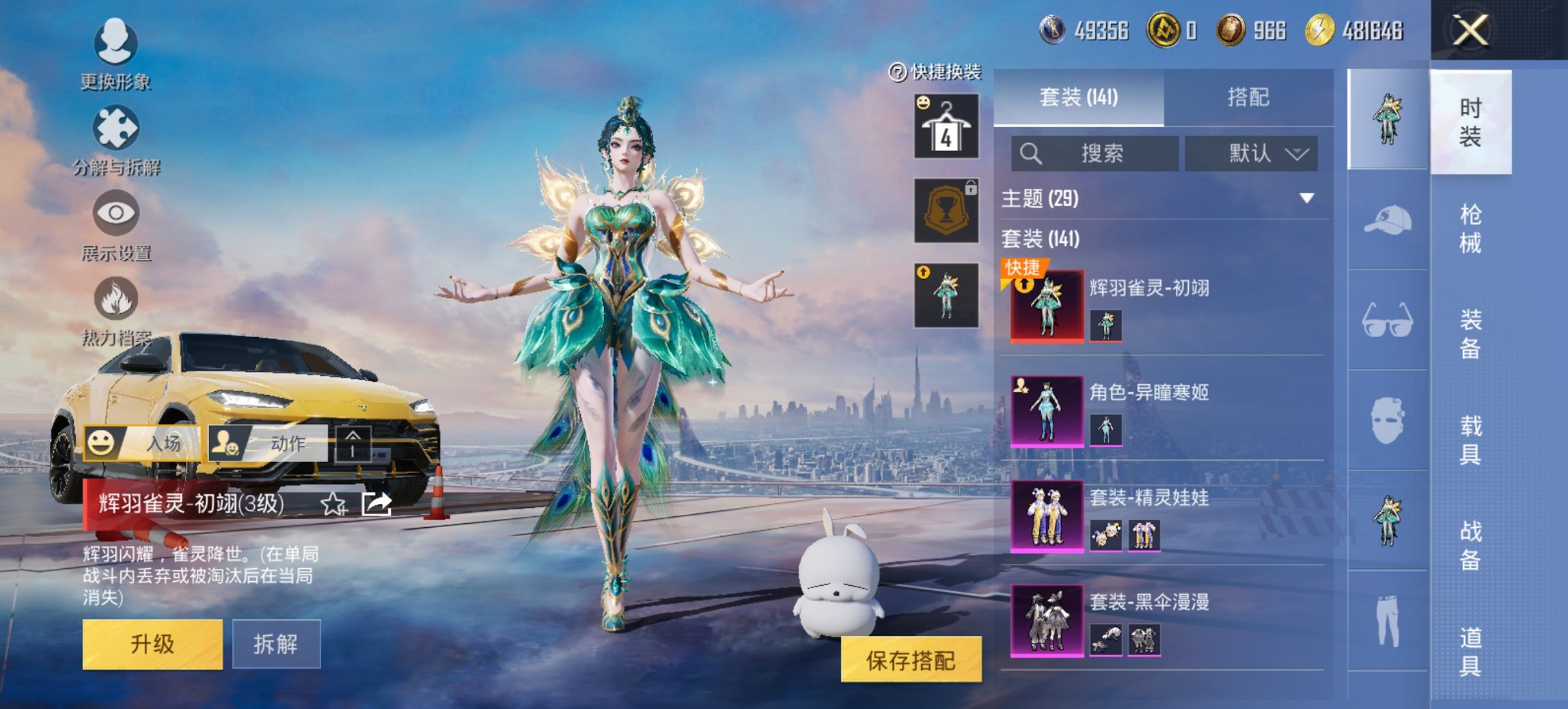Favorite the outfit with the star icon
This screenshot has width=1568, height=709.
click(x=333, y=505)
